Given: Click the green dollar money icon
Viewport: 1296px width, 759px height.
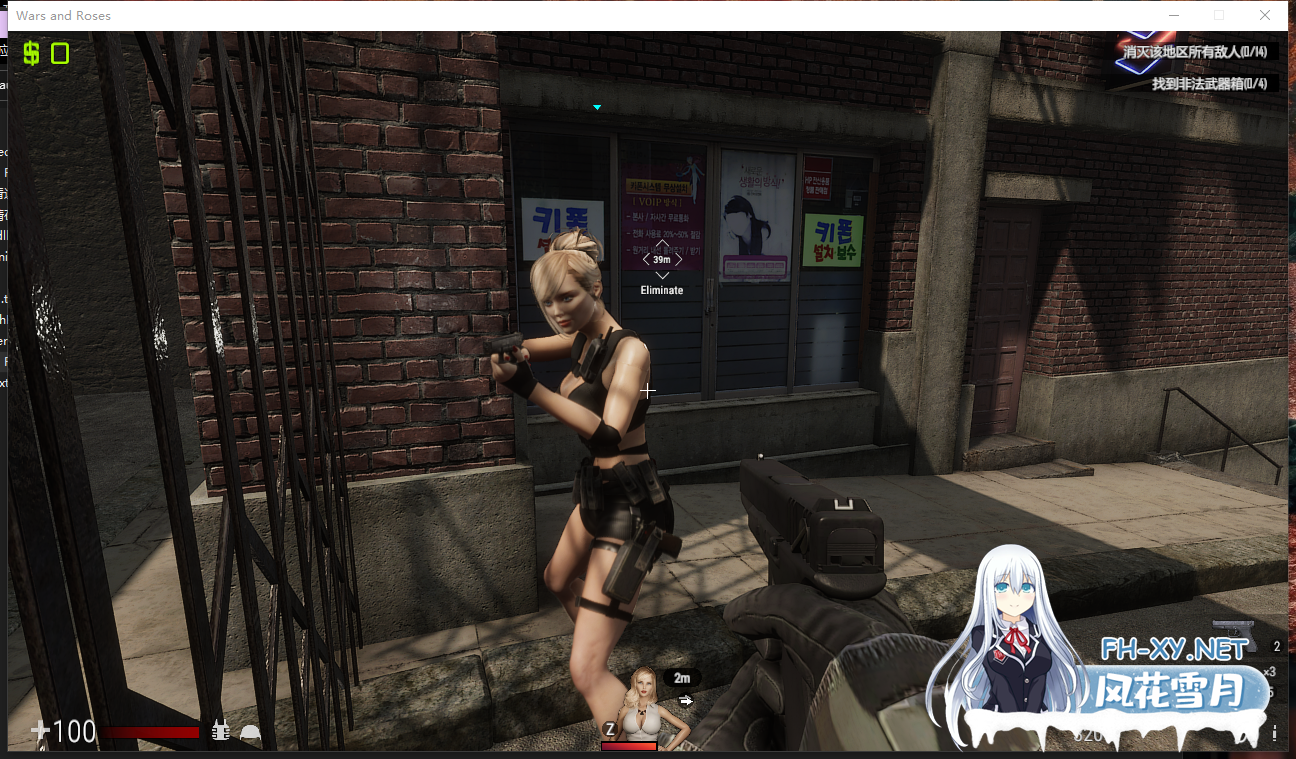Looking at the screenshot, I should [30, 53].
